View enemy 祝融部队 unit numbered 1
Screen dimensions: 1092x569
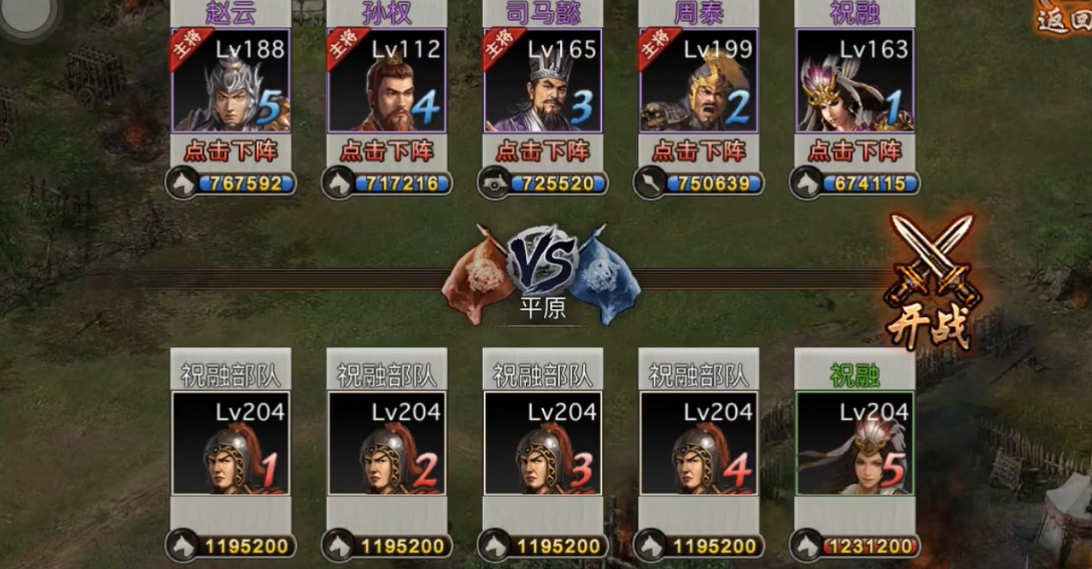click(231, 443)
